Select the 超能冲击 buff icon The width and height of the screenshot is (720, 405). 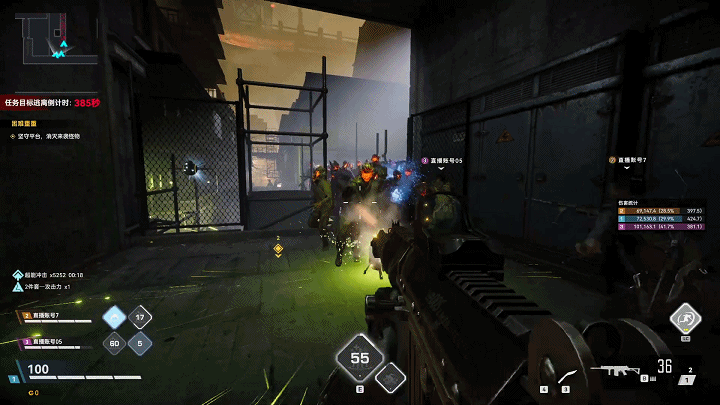point(18,274)
